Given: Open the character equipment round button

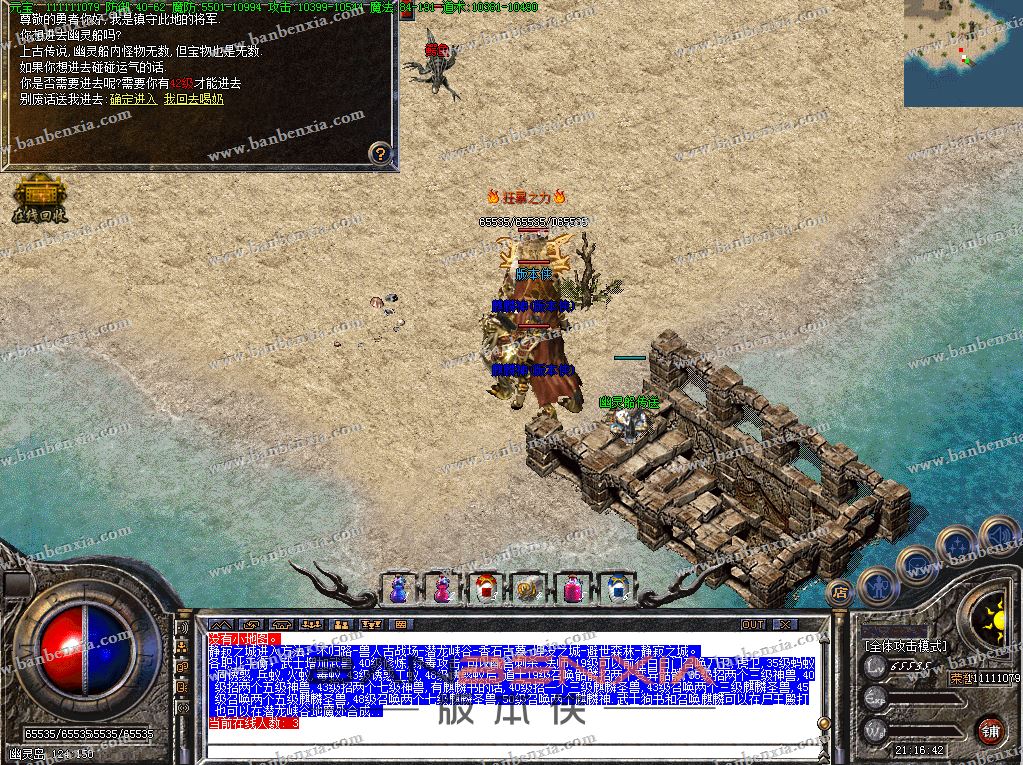Looking at the screenshot, I should point(877,586).
